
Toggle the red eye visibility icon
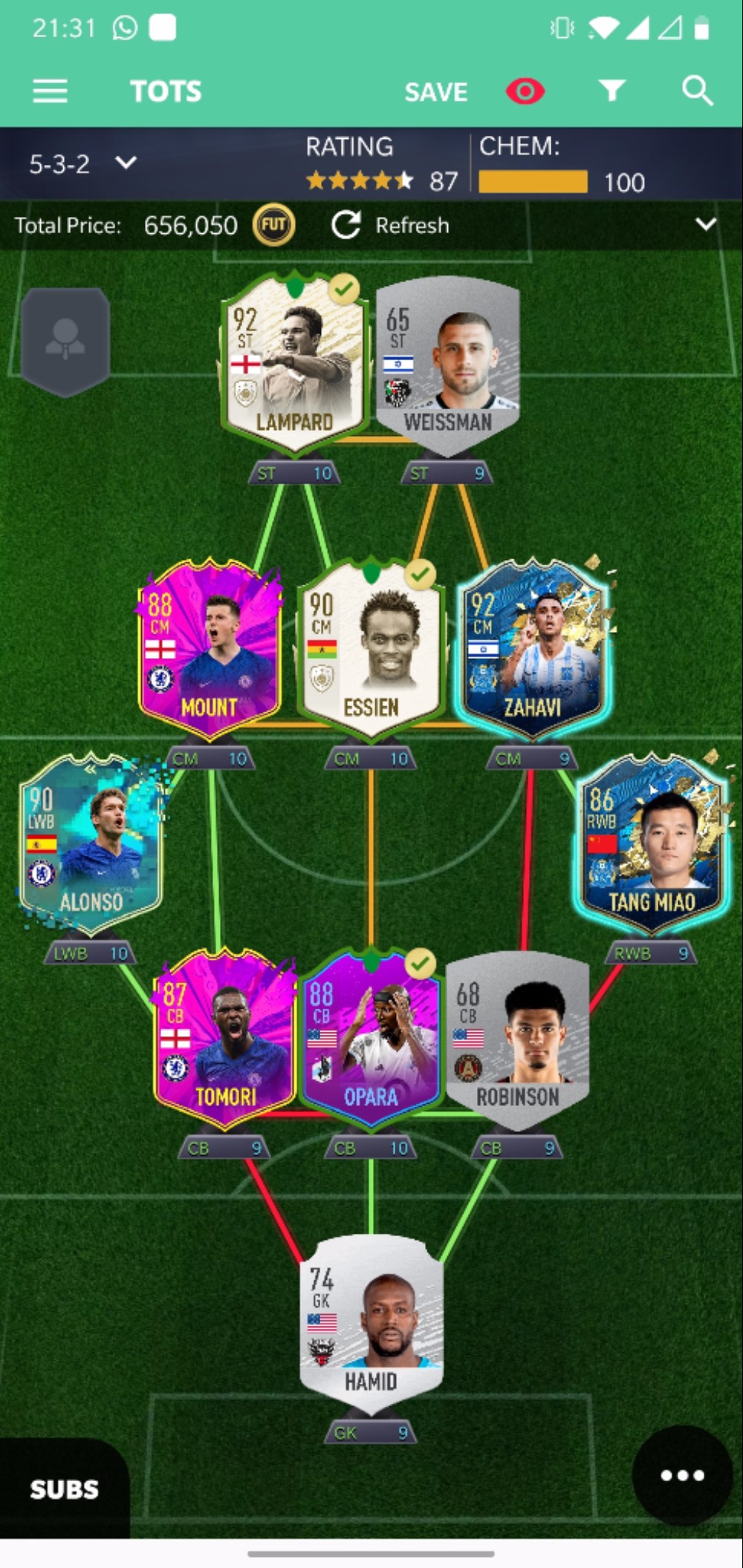pyautogui.click(x=525, y=91)
